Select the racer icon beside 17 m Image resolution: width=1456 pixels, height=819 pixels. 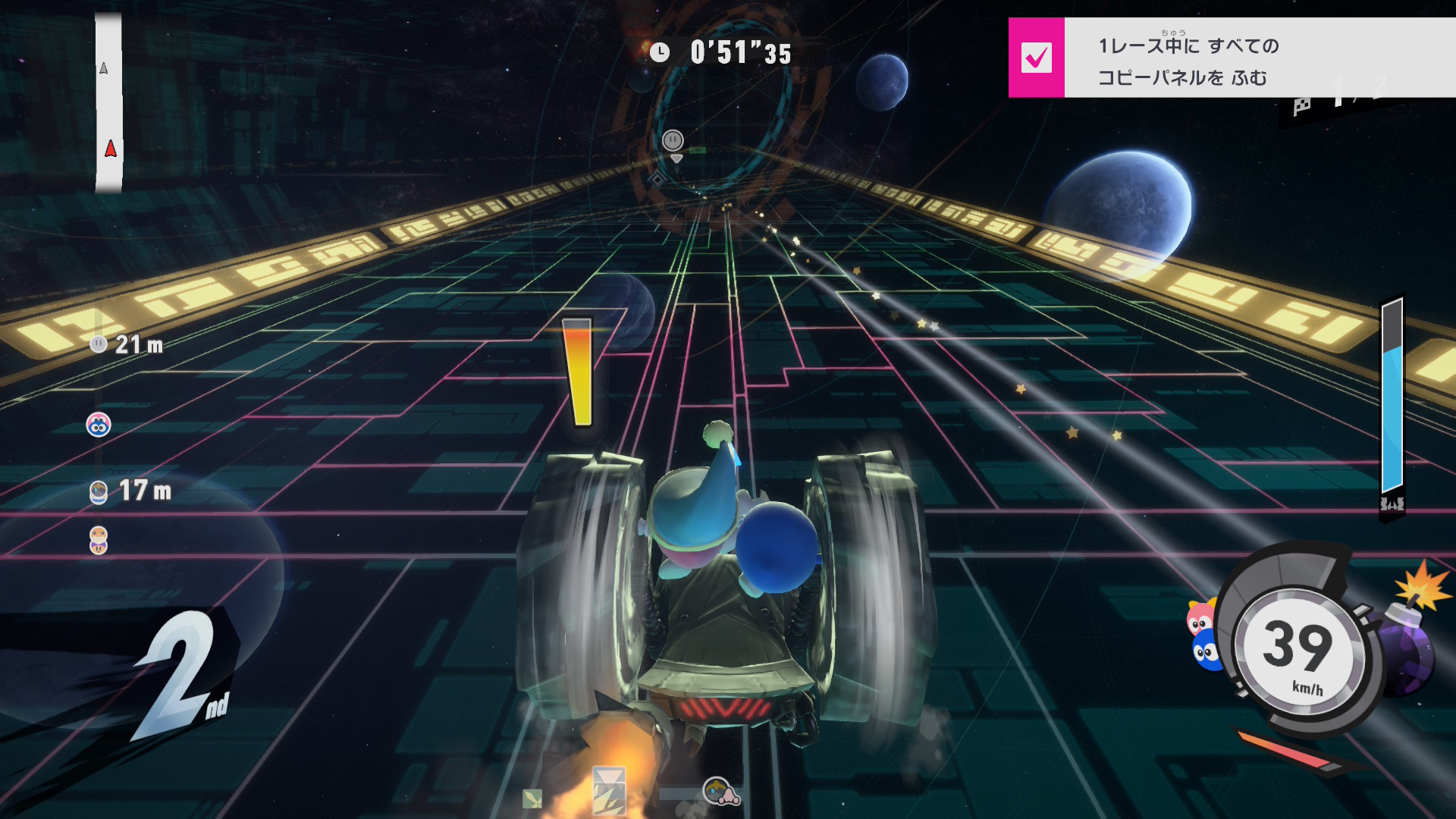coord(99,492)
